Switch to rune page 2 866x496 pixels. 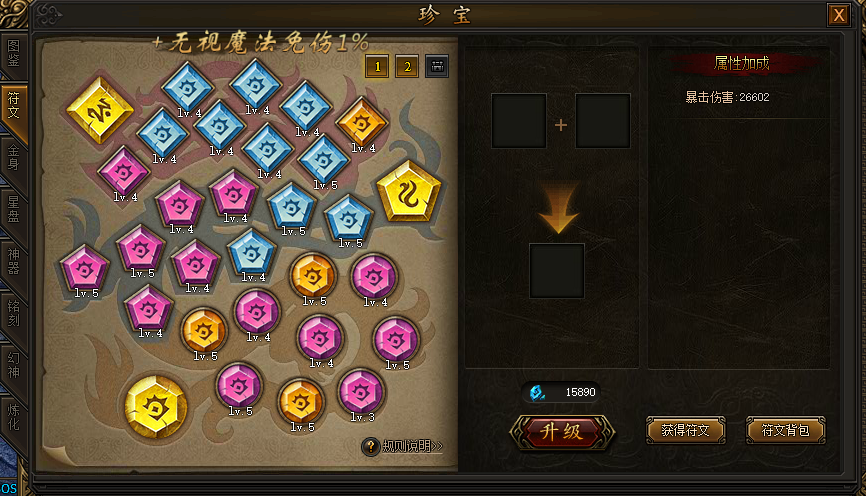407,66
